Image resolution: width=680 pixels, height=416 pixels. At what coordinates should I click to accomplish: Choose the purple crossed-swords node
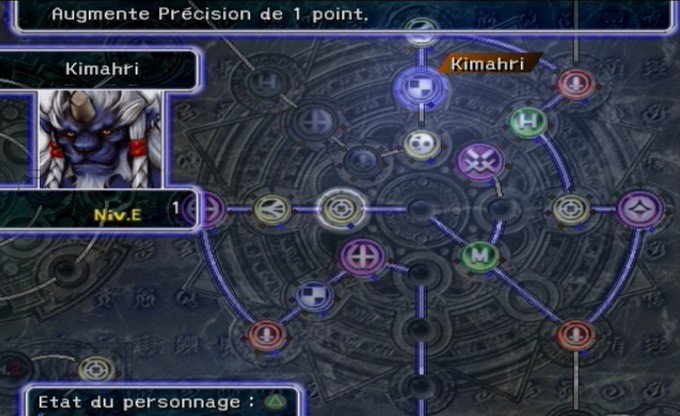(479, 160)
